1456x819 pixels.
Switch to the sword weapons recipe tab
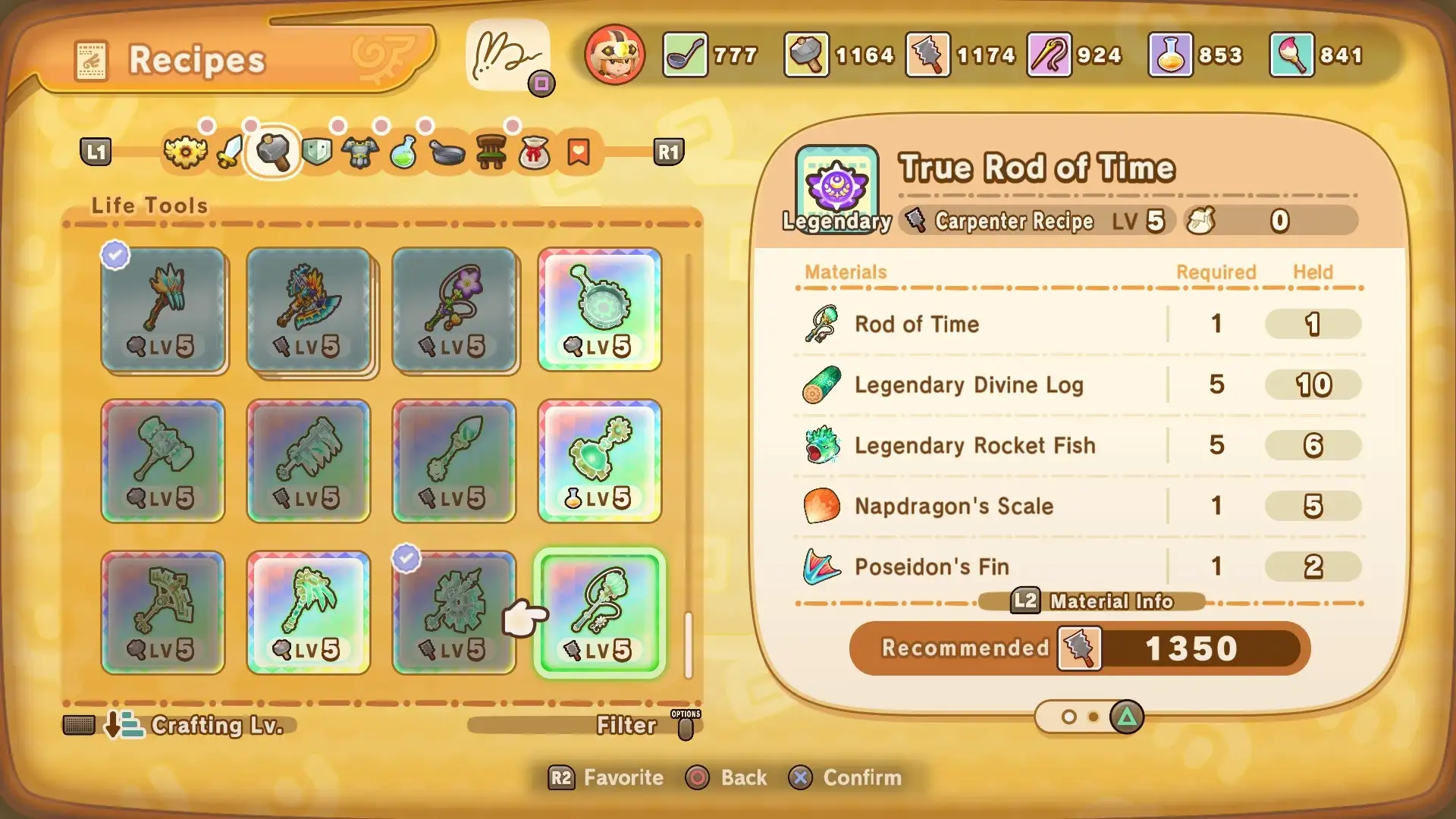click(x=229, y=152)
